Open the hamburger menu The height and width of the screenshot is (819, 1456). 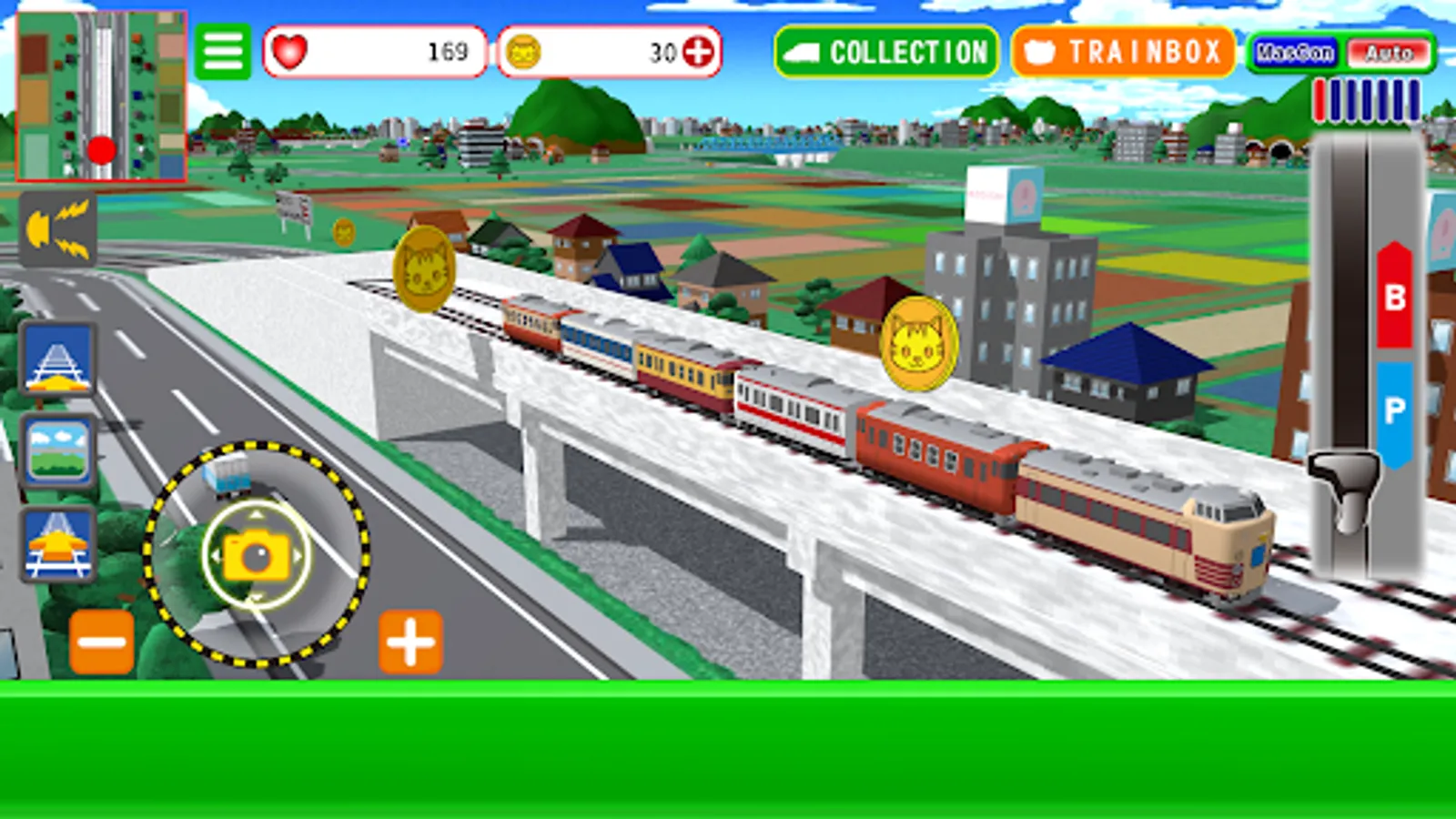coord(223,52)
